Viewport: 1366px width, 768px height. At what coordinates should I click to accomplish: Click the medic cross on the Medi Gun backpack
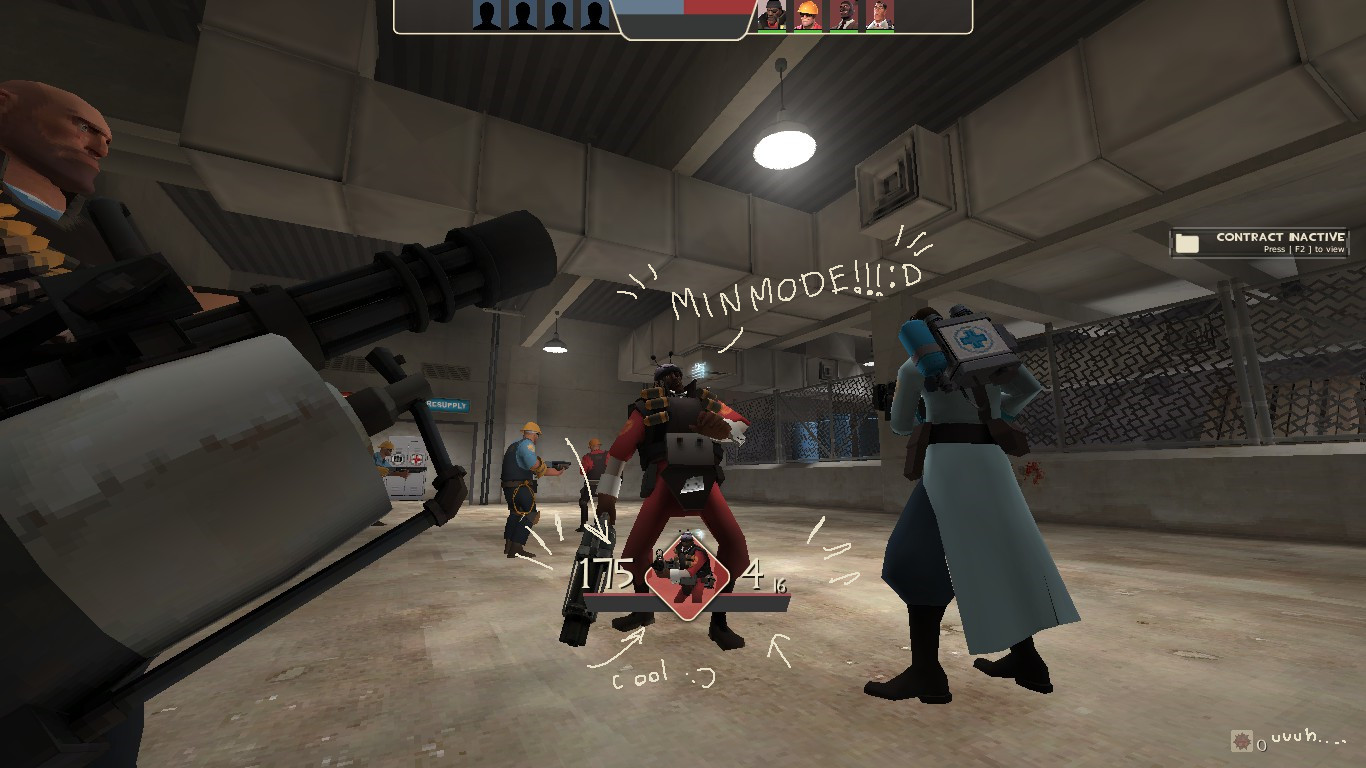(x=972, y=339)
